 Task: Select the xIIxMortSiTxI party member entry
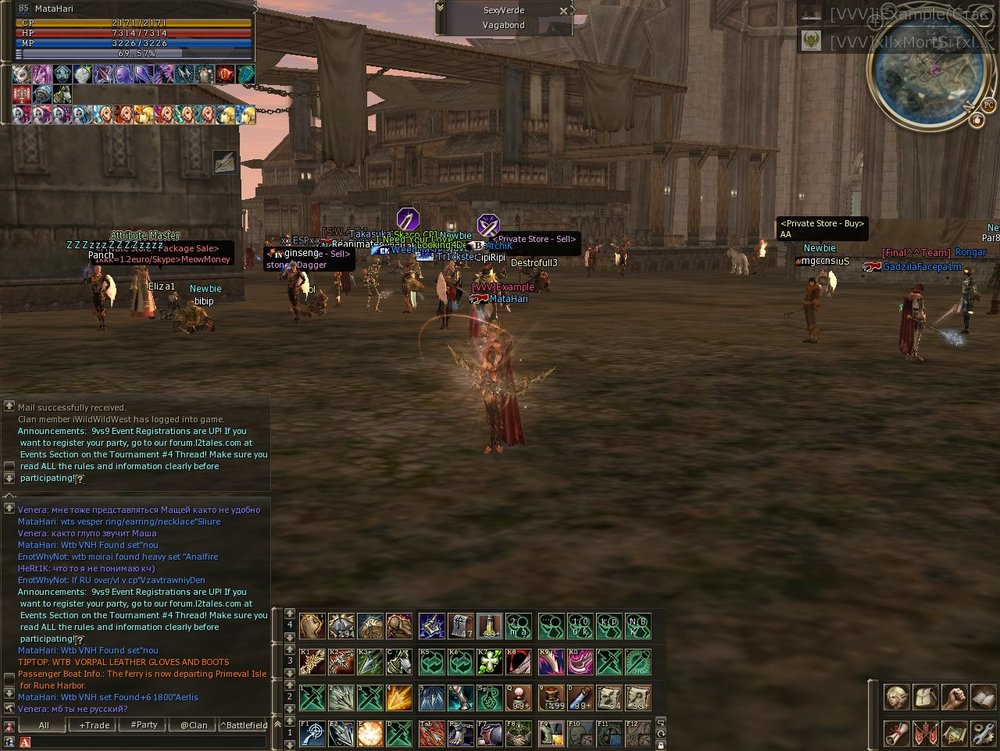coord(898,40)
